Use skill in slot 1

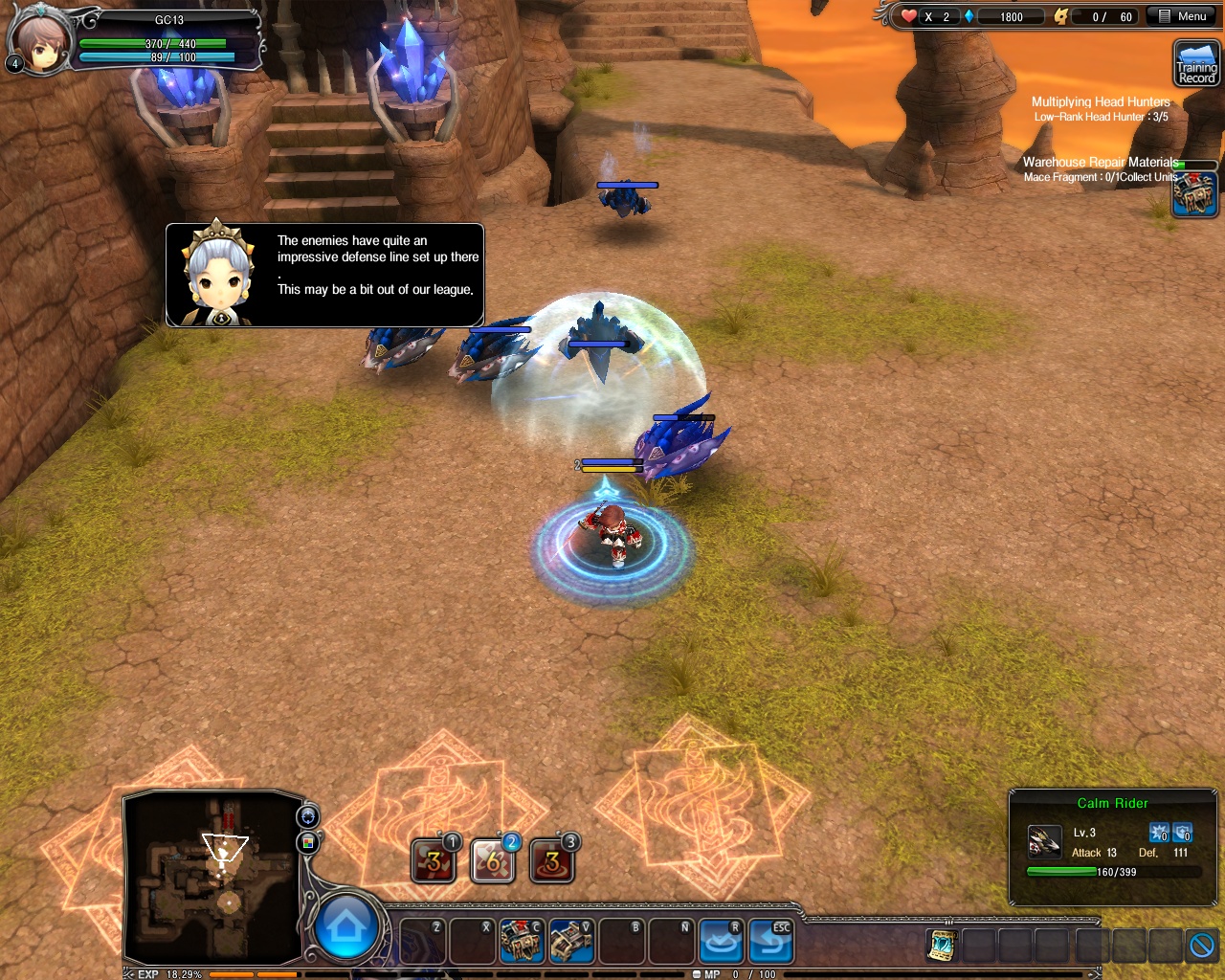point(433,861)
